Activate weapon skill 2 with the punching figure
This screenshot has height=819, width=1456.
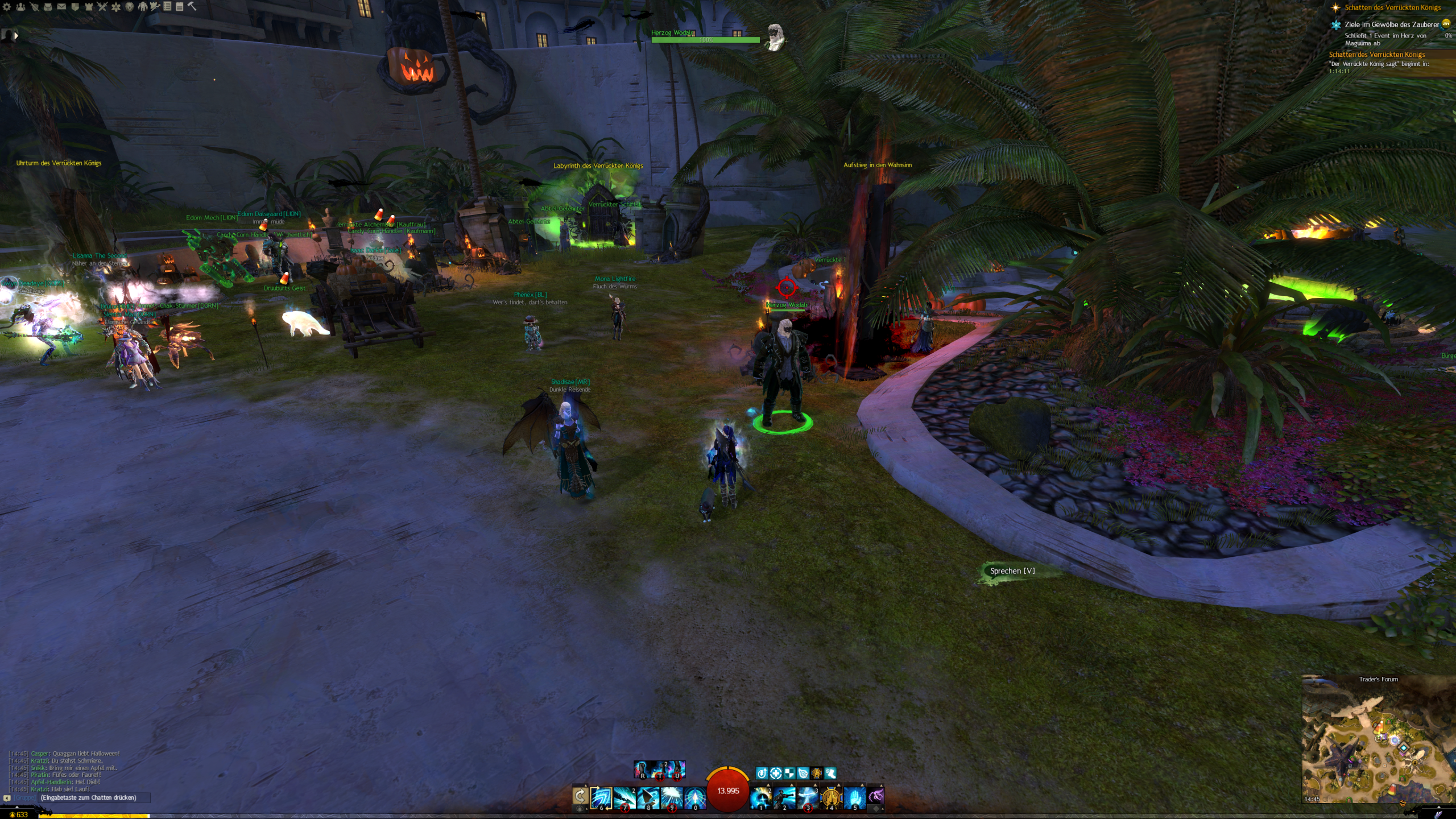click(x=784, y=797)
